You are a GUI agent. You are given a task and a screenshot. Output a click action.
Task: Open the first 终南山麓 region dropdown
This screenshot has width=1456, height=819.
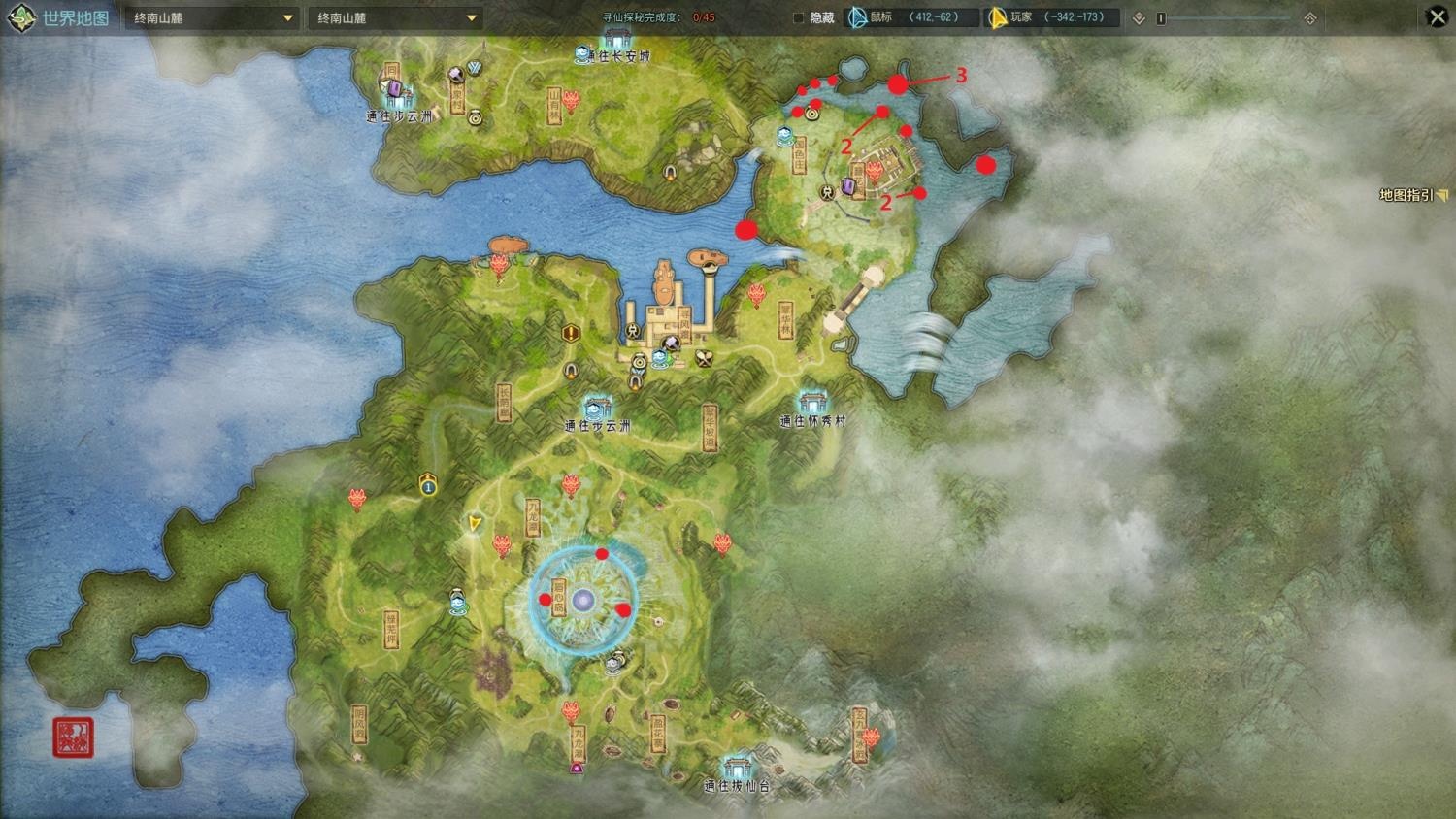click(212, 18)
